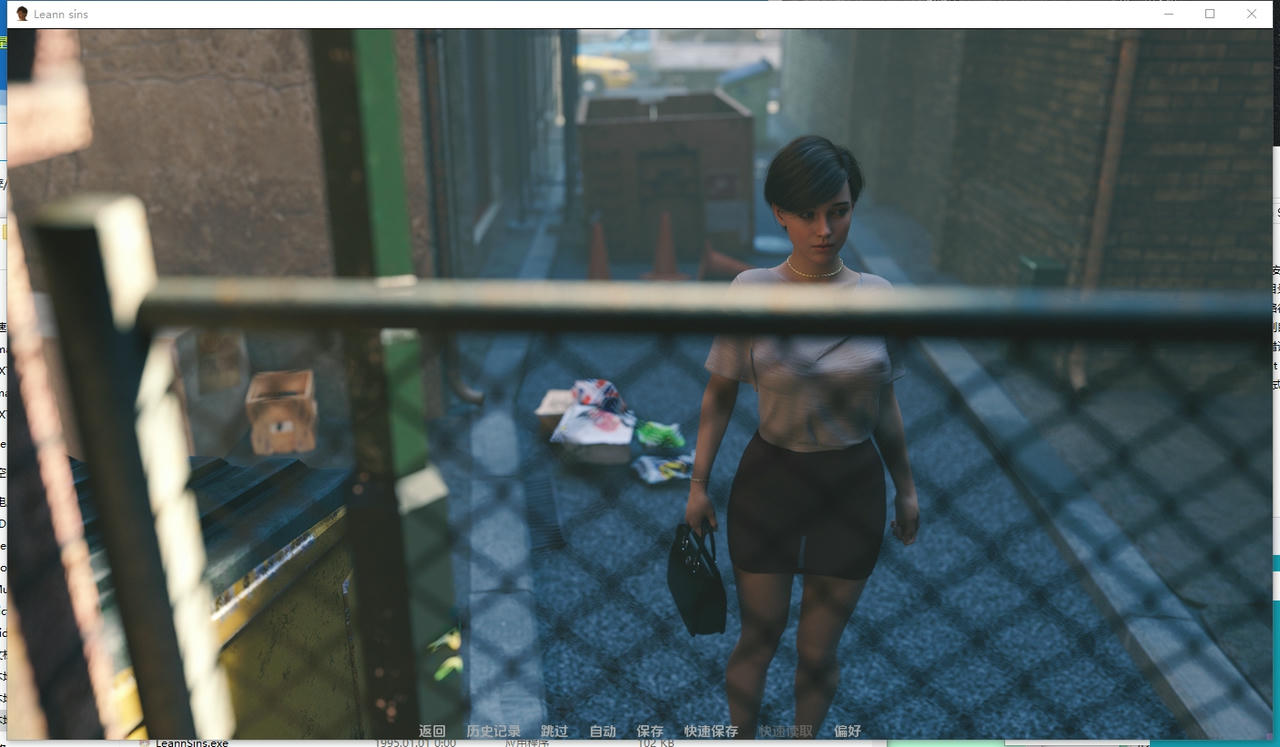Click the 返回 (Back) quick menu button

tap(432, 731)
